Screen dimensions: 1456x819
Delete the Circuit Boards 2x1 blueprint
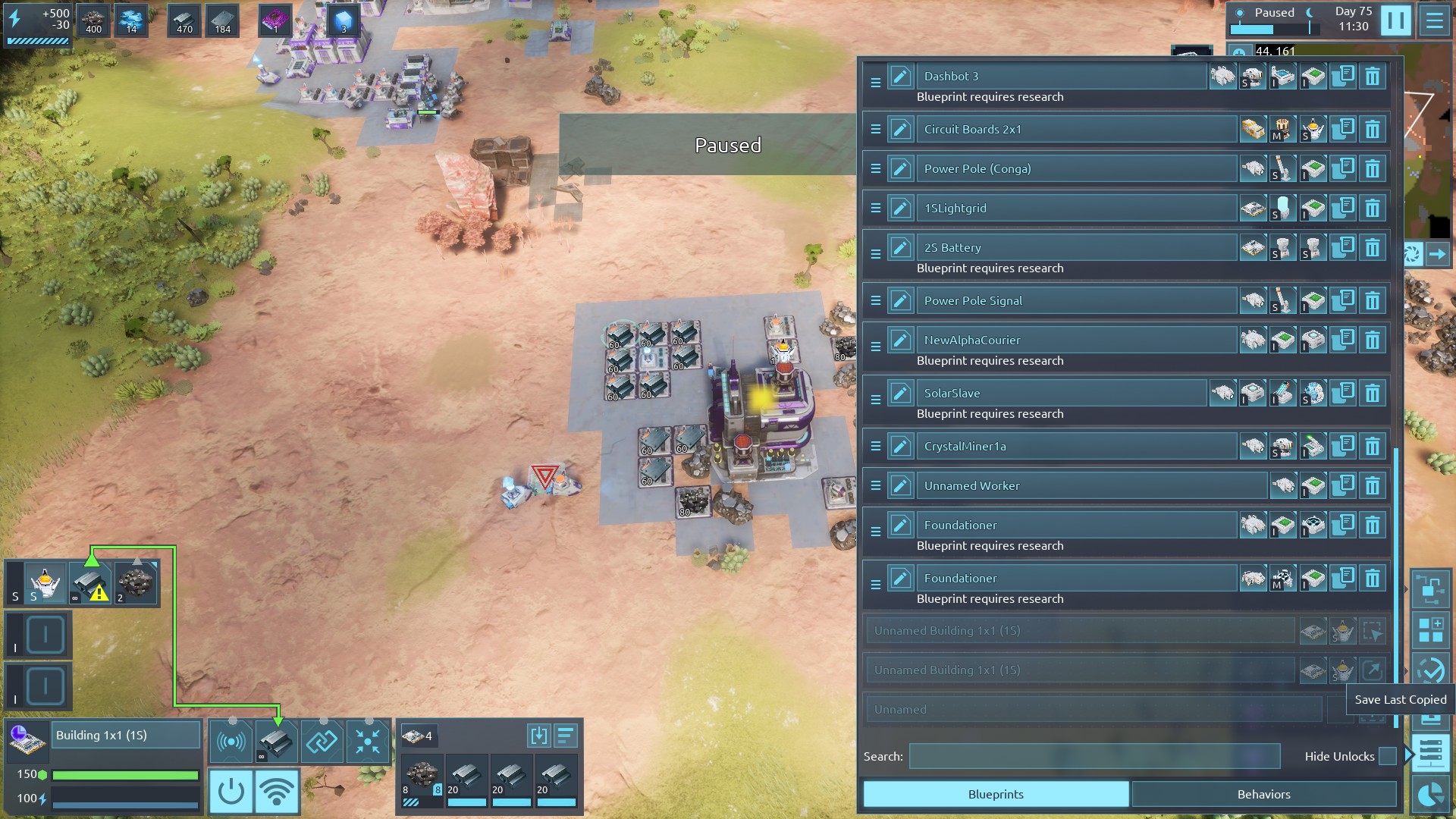pyautogui.click(x=1373, y=130)
